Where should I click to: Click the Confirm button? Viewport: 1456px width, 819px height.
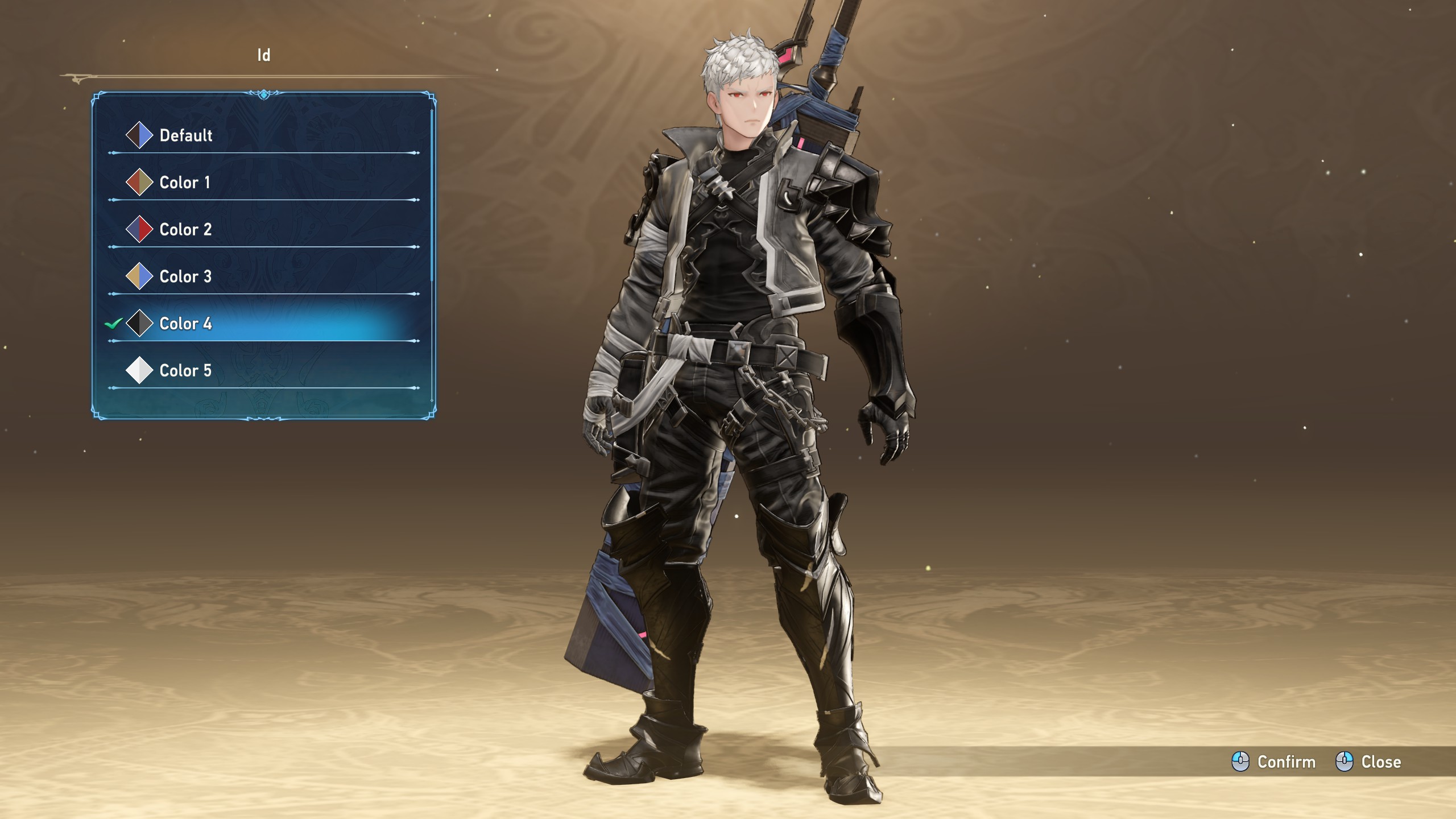coord(1274,762)
